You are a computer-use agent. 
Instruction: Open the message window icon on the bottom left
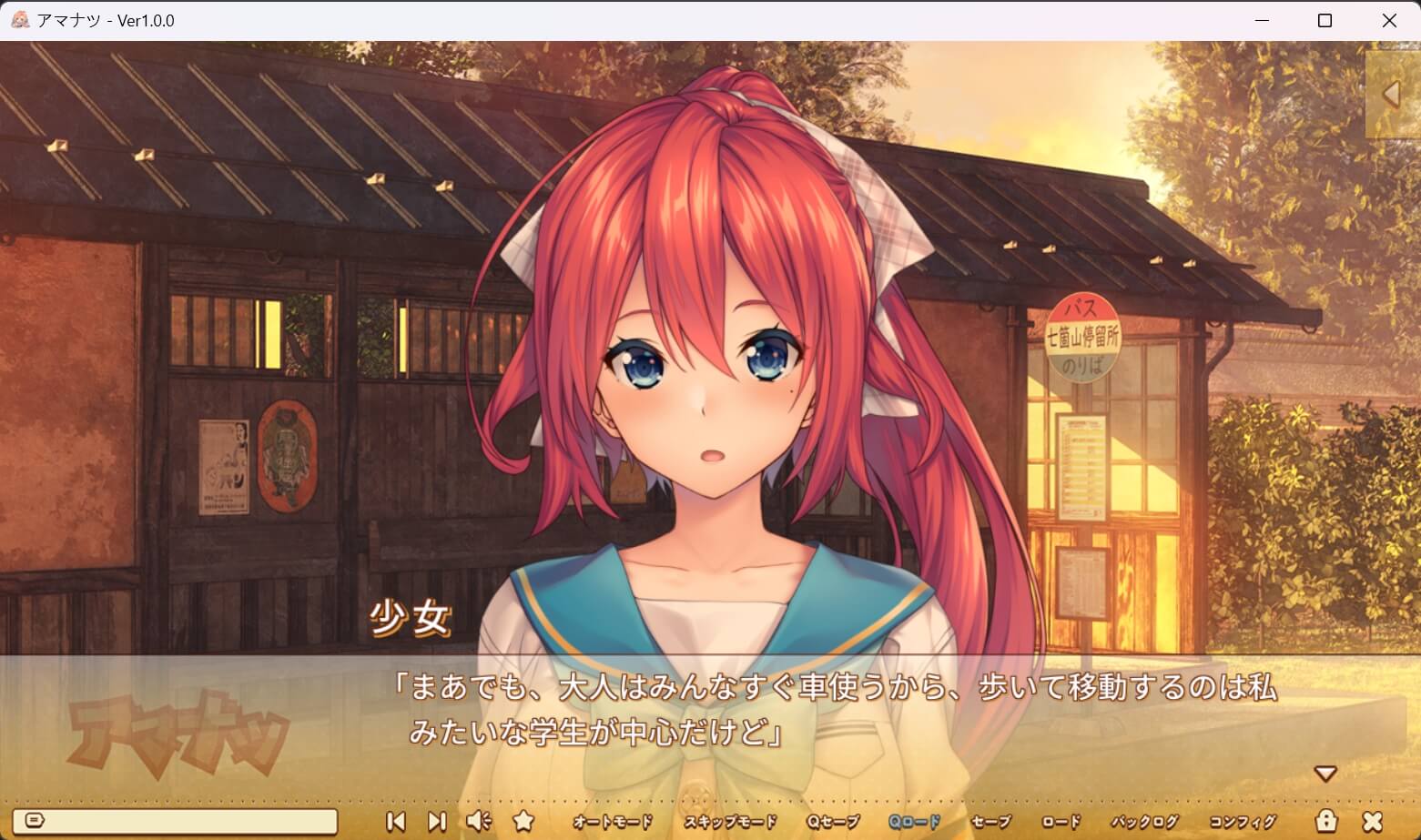(35, 820)
